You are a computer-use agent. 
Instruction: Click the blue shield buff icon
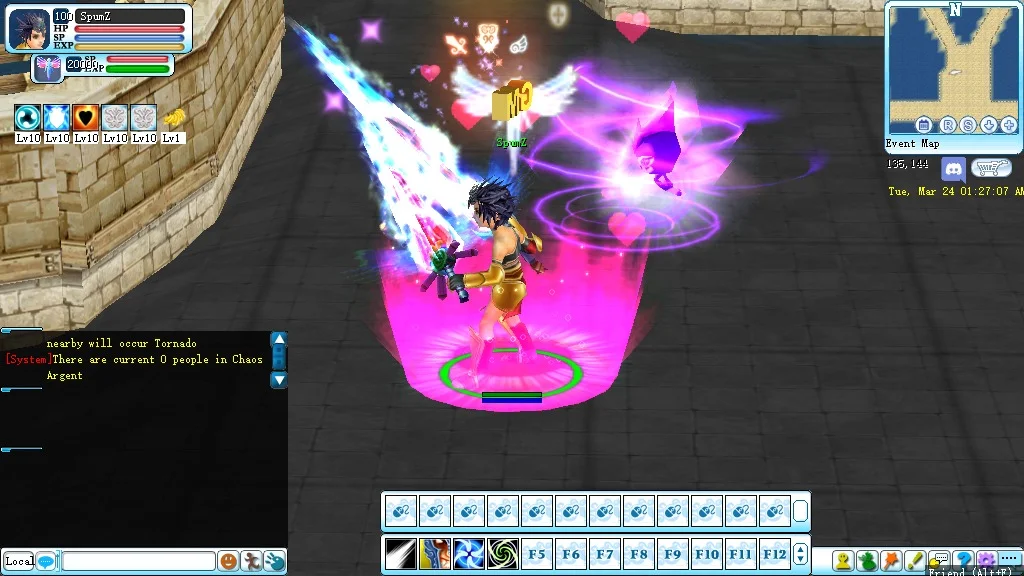click(x=56, y=117)
